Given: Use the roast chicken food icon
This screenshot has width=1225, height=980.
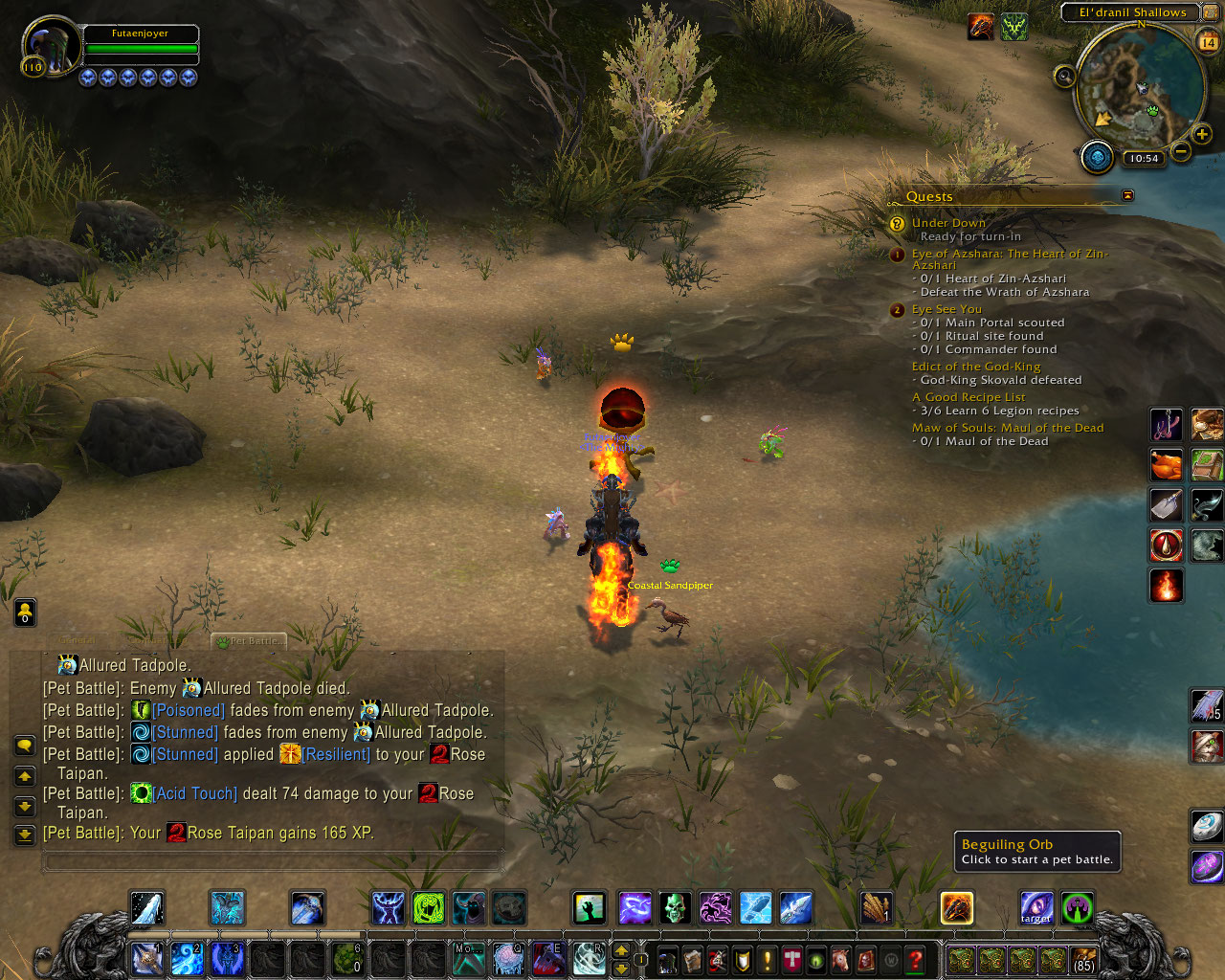Looking at the screenshot, I should [x=1166, y=466].
